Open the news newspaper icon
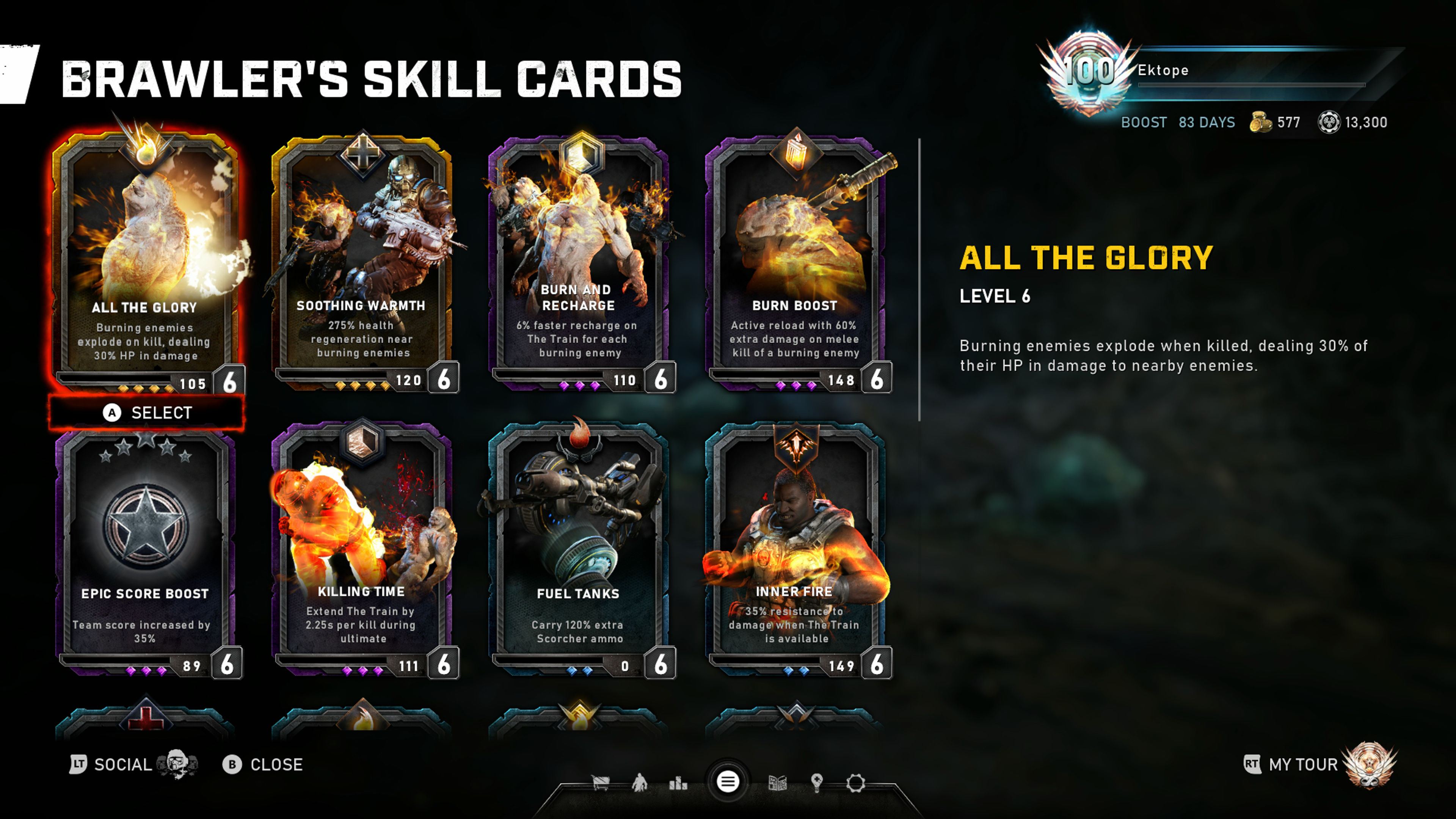1456x819 pixels. pyautogui.click(x=778, y=783)
